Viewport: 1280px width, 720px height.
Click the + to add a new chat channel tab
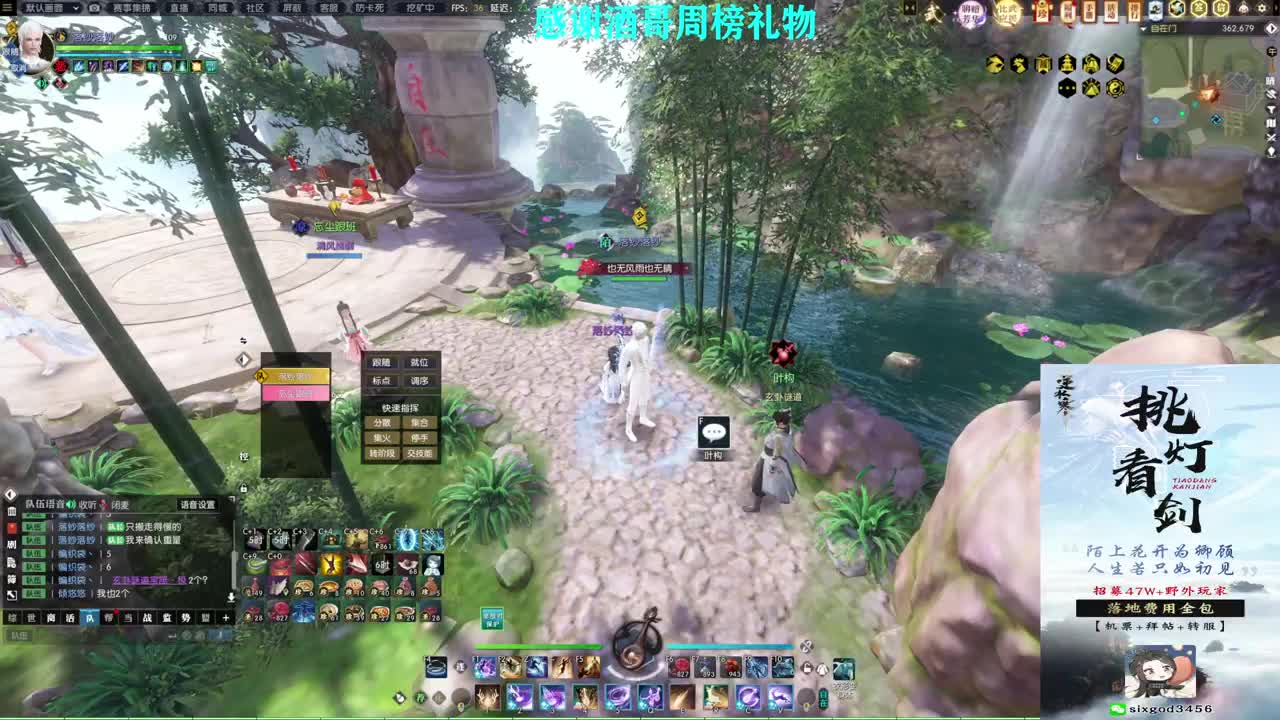[x=225, y=617]
